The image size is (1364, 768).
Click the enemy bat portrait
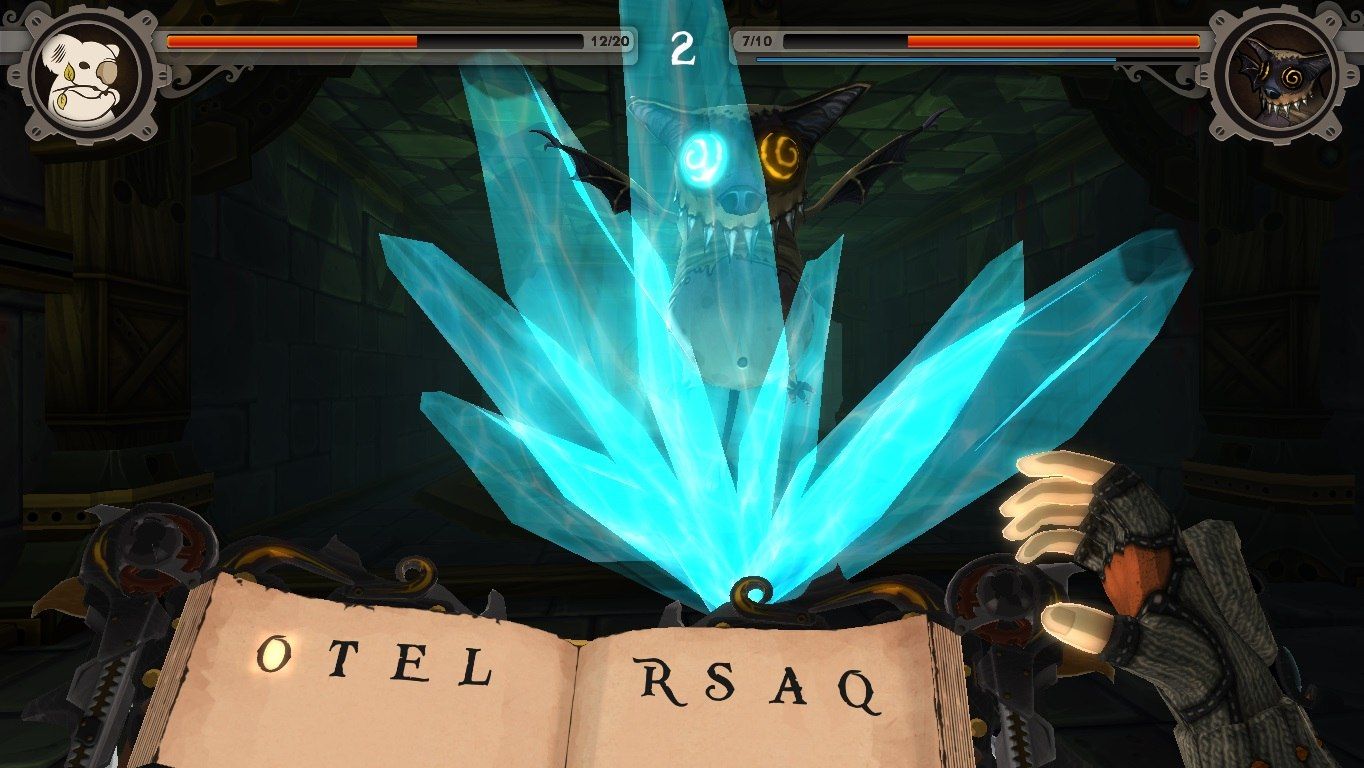click(1275, 77)
